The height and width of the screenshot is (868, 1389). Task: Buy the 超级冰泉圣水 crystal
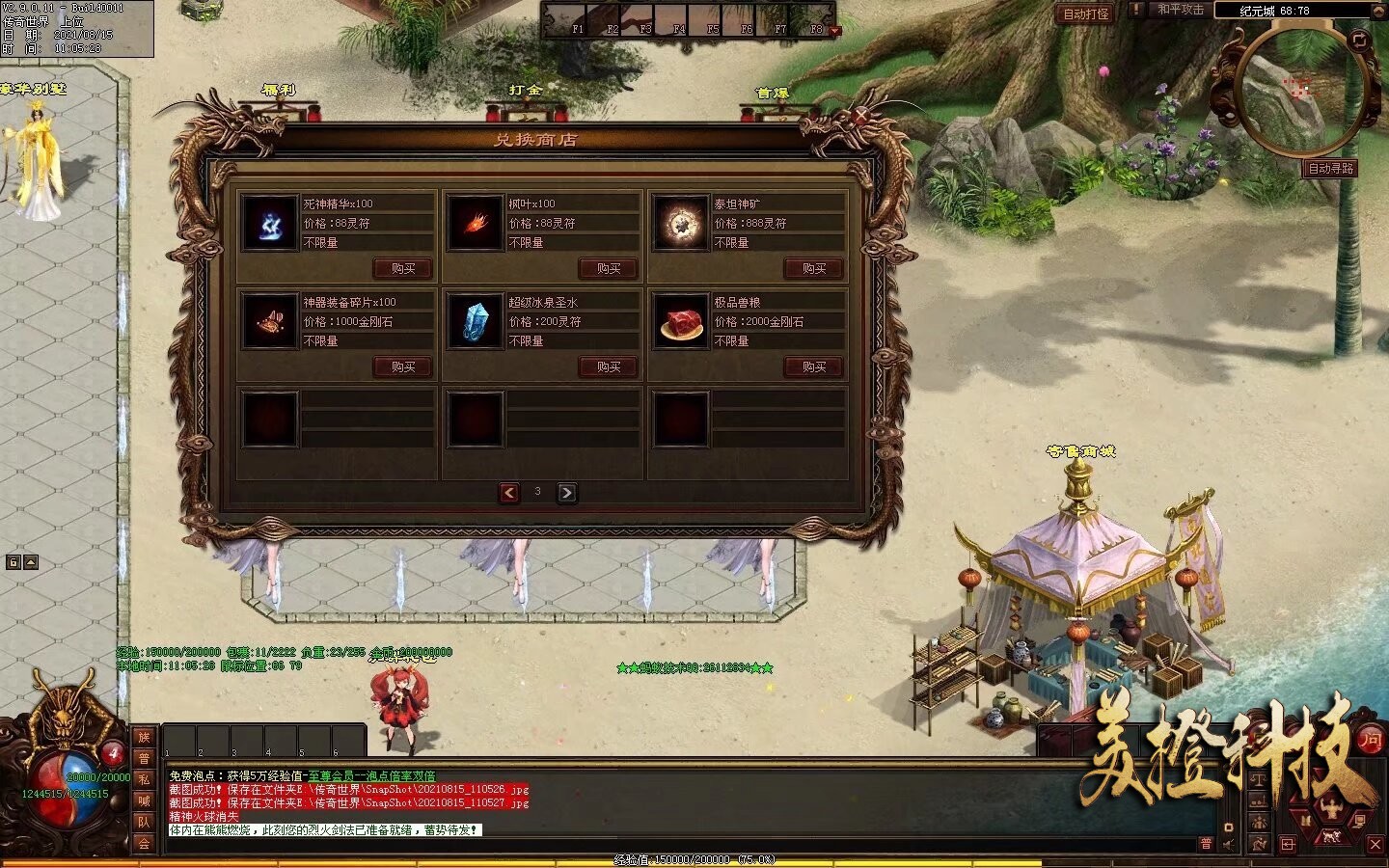pos(609,366)
